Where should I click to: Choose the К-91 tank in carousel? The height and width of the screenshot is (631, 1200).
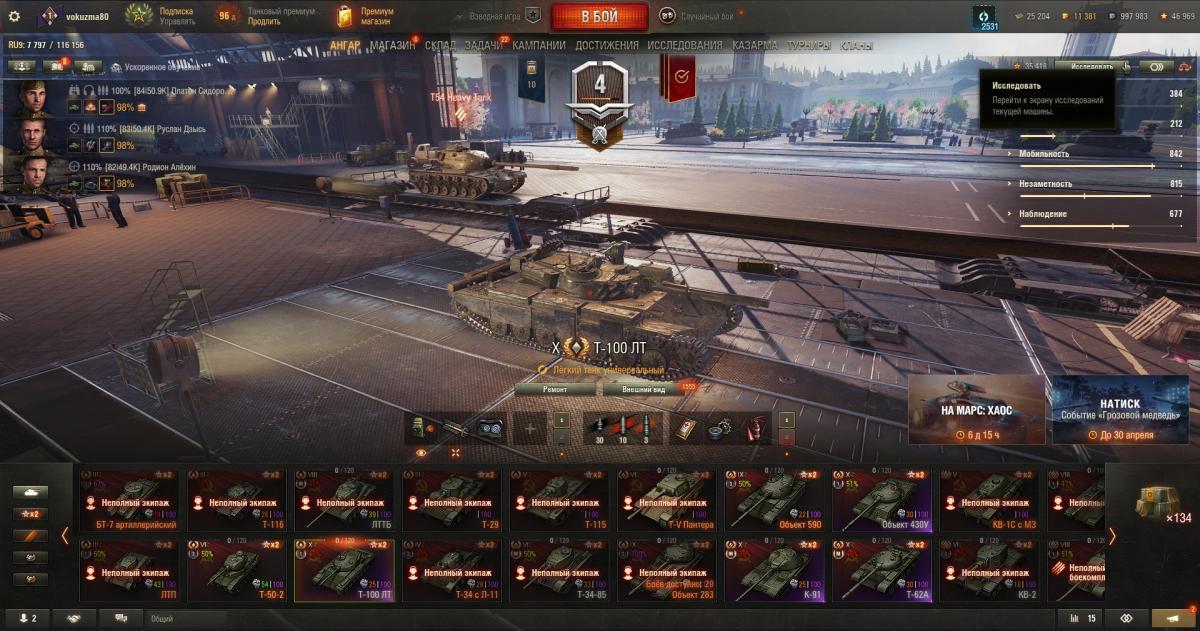(771, 570)
